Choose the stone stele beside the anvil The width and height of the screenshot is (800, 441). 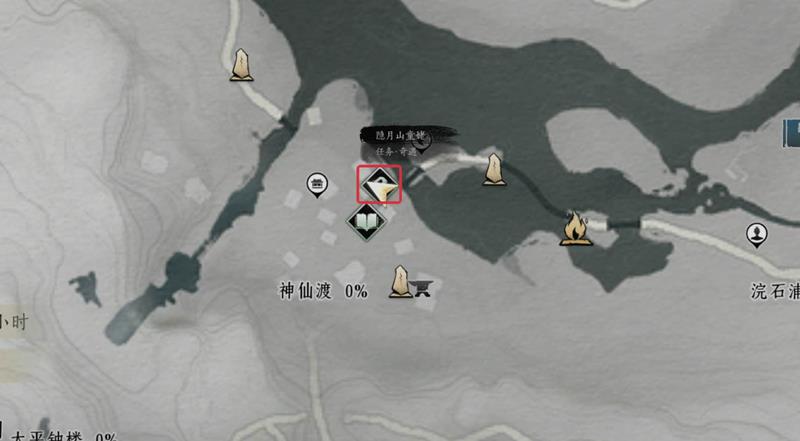401,282
